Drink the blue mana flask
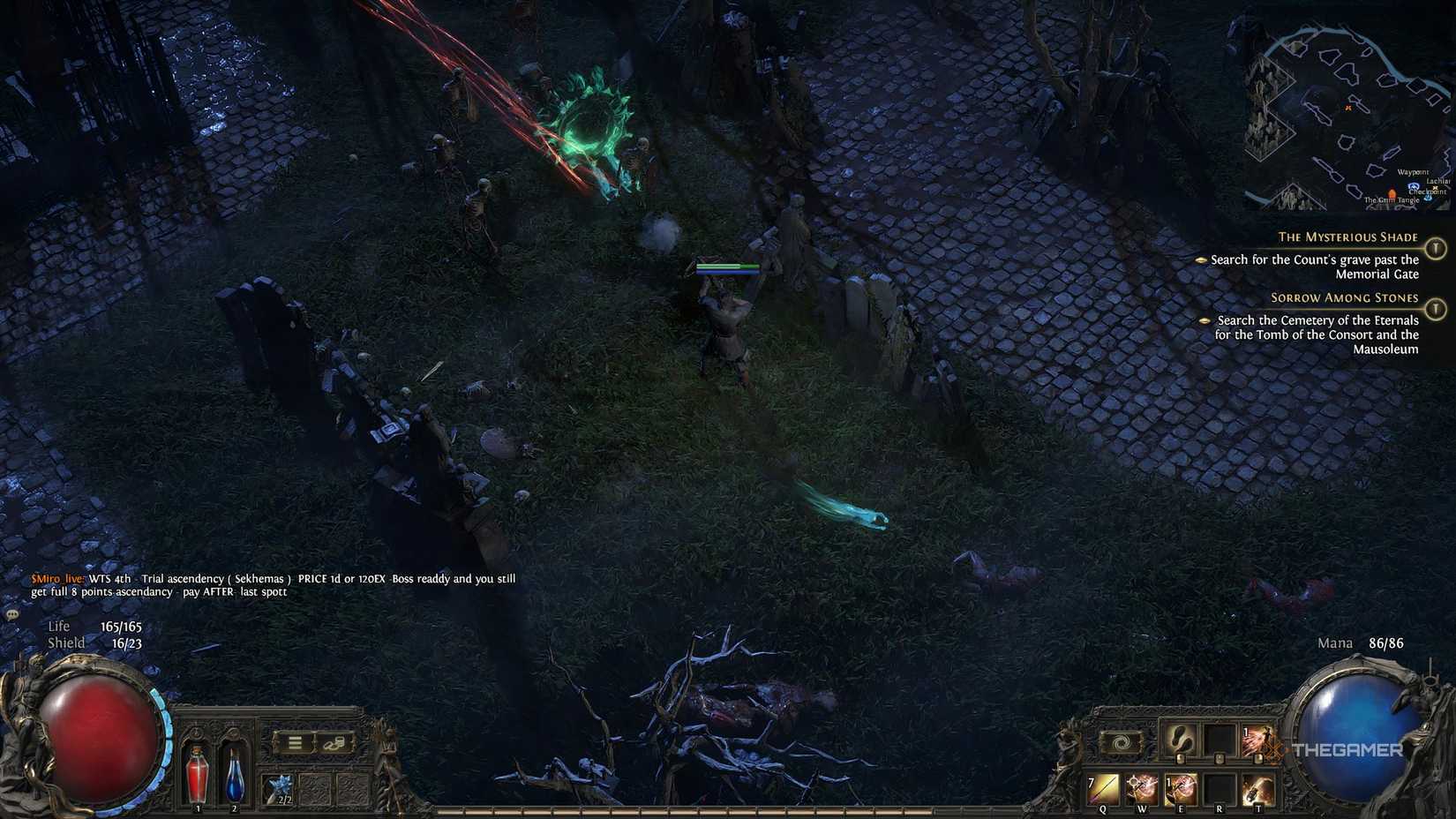Screen dimensions: 1456x819 pos(235,777)
